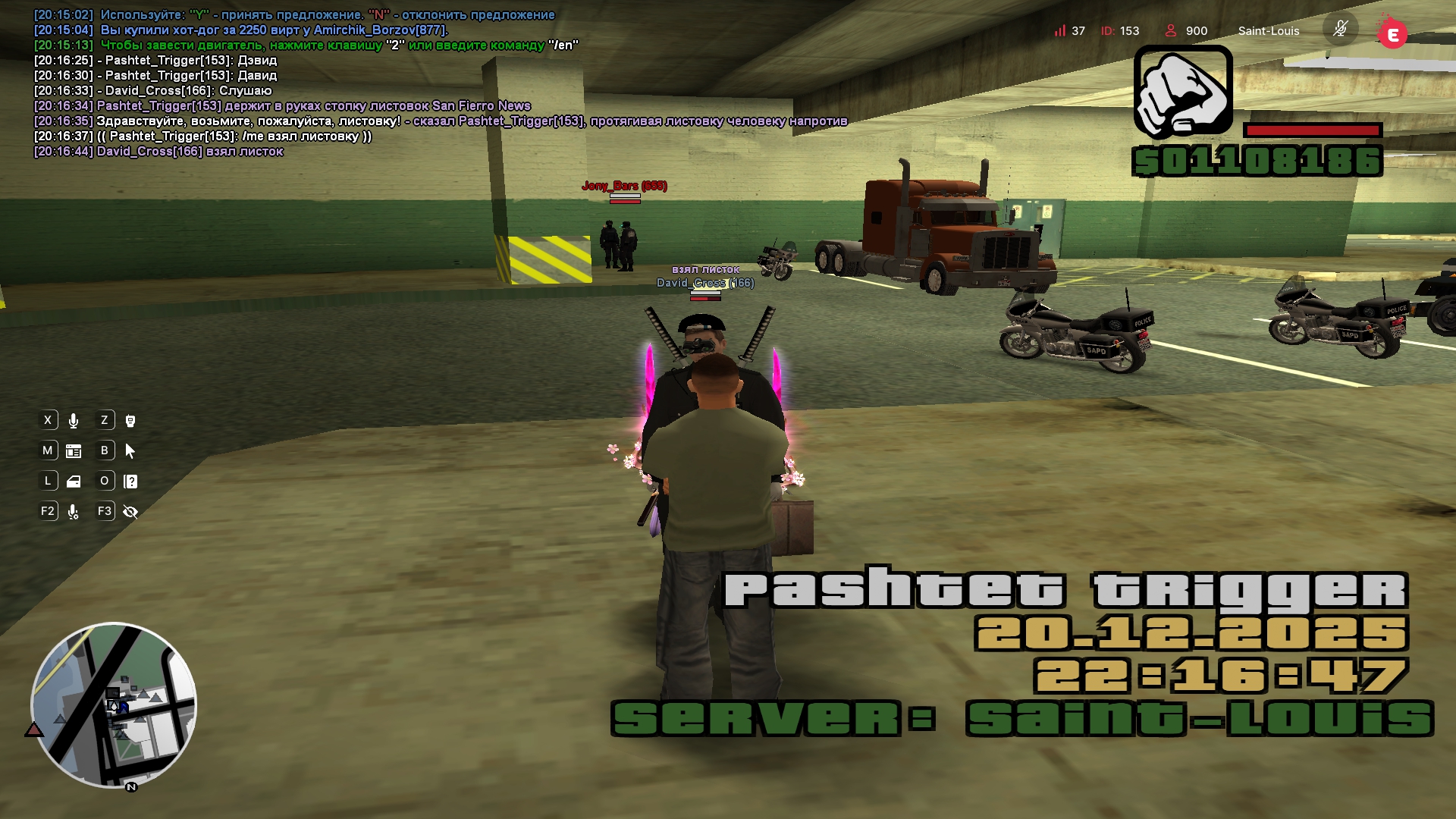Activate the walkie-talkie radio icon
This screenshot has width=1456, height=819.
coord(130,421)
